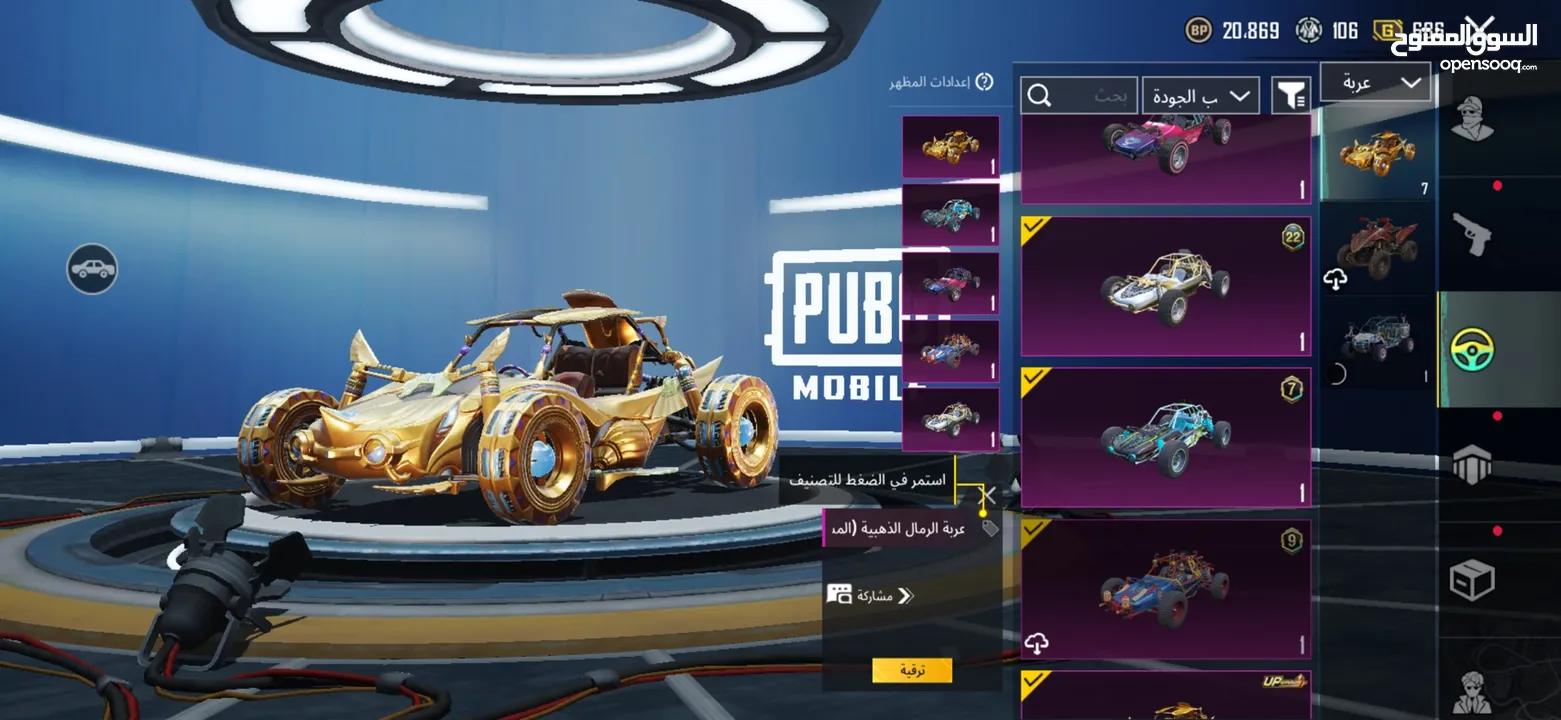Viewport: 1561px width, 720px height.
Task: Toggle the checkmark on the level 22 buggy
Action: click(x=1031, y=224)
